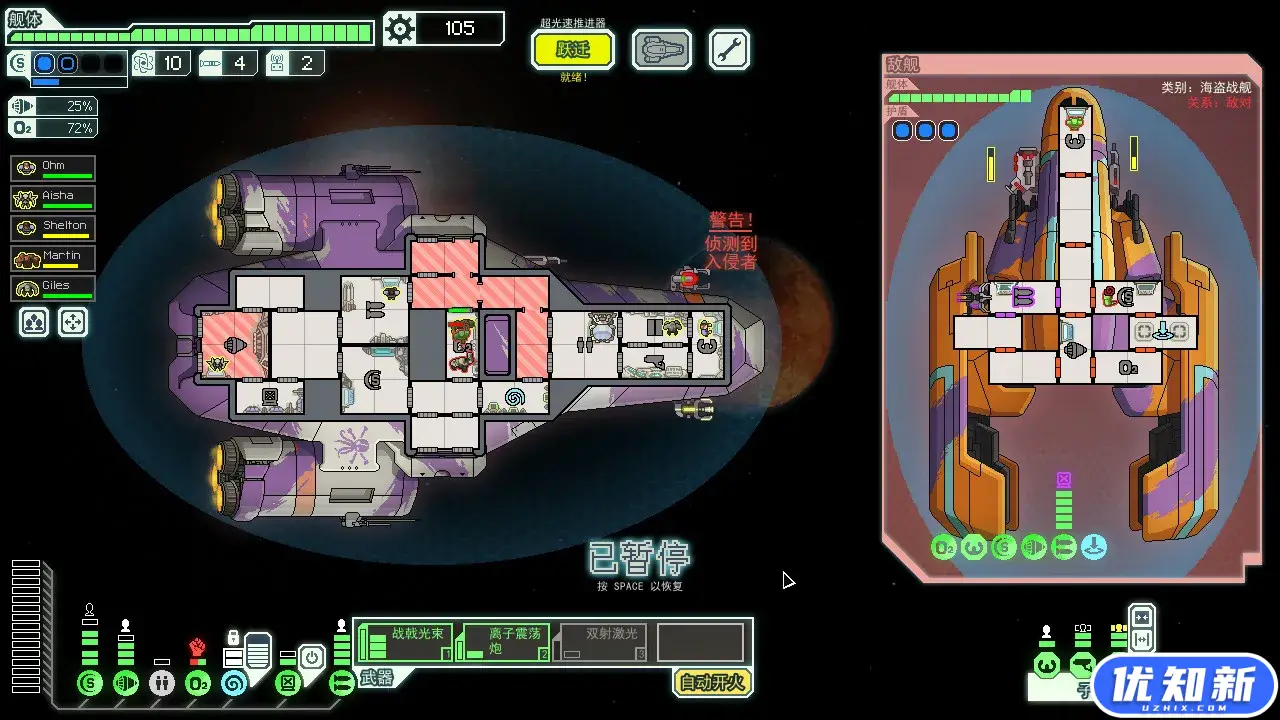Select crew member Giles
The height and width of the screenshot is (720, 1280).
(54, 288)
